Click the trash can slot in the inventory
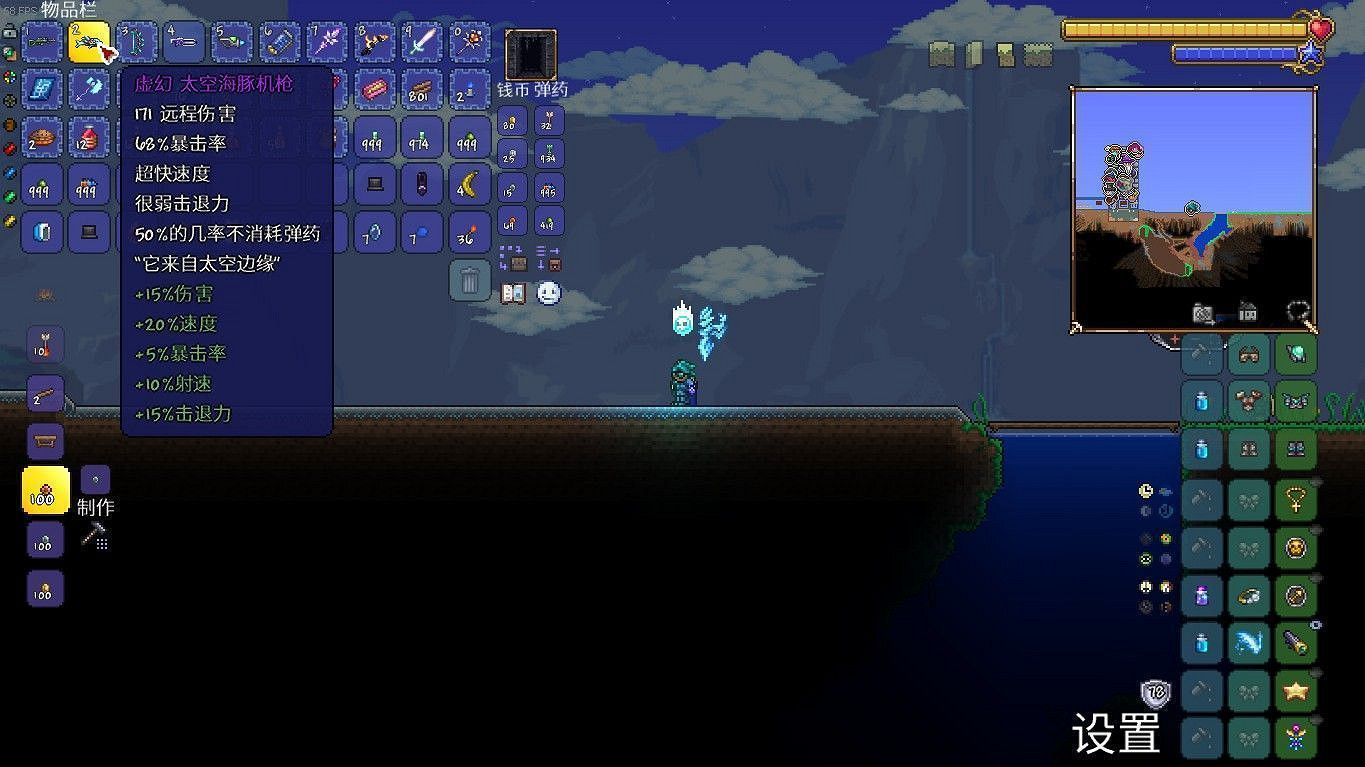The width and height of the screenshot is (1365, 767). click(x=469, y=280)
